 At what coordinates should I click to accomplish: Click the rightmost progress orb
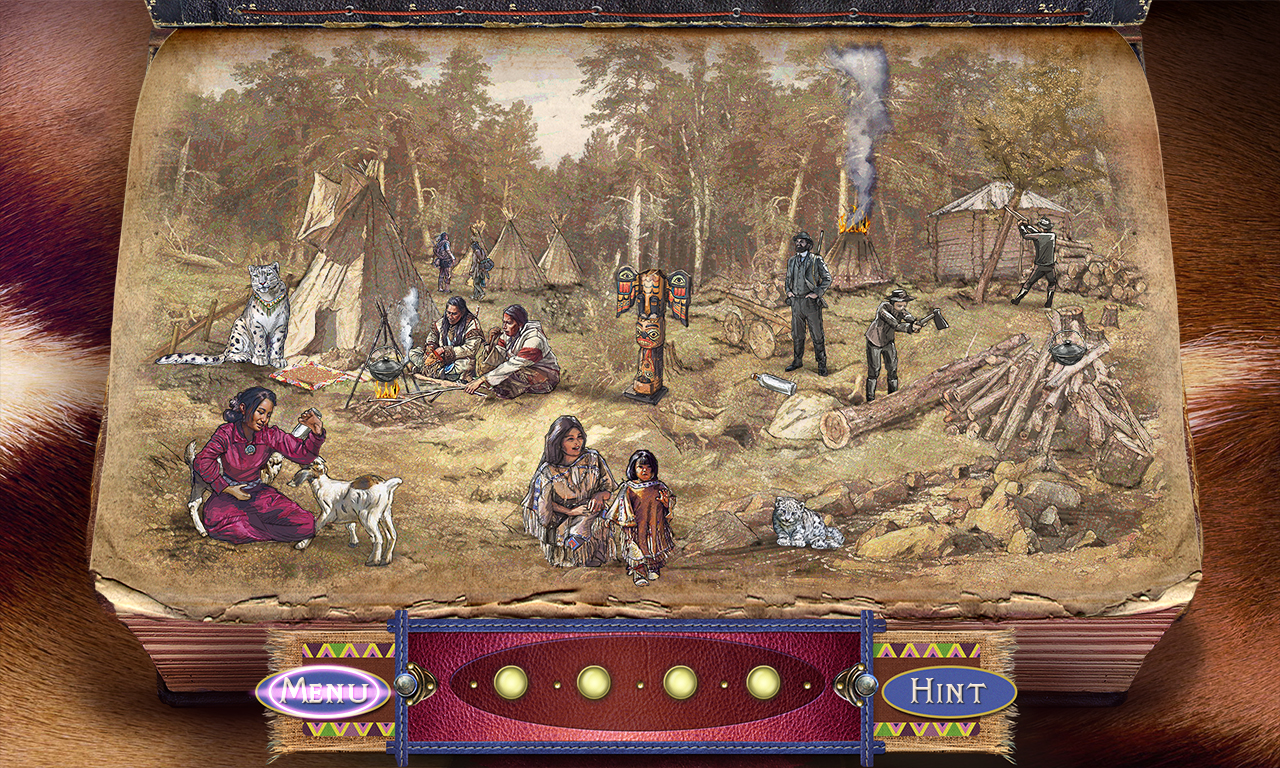(762, 684)
